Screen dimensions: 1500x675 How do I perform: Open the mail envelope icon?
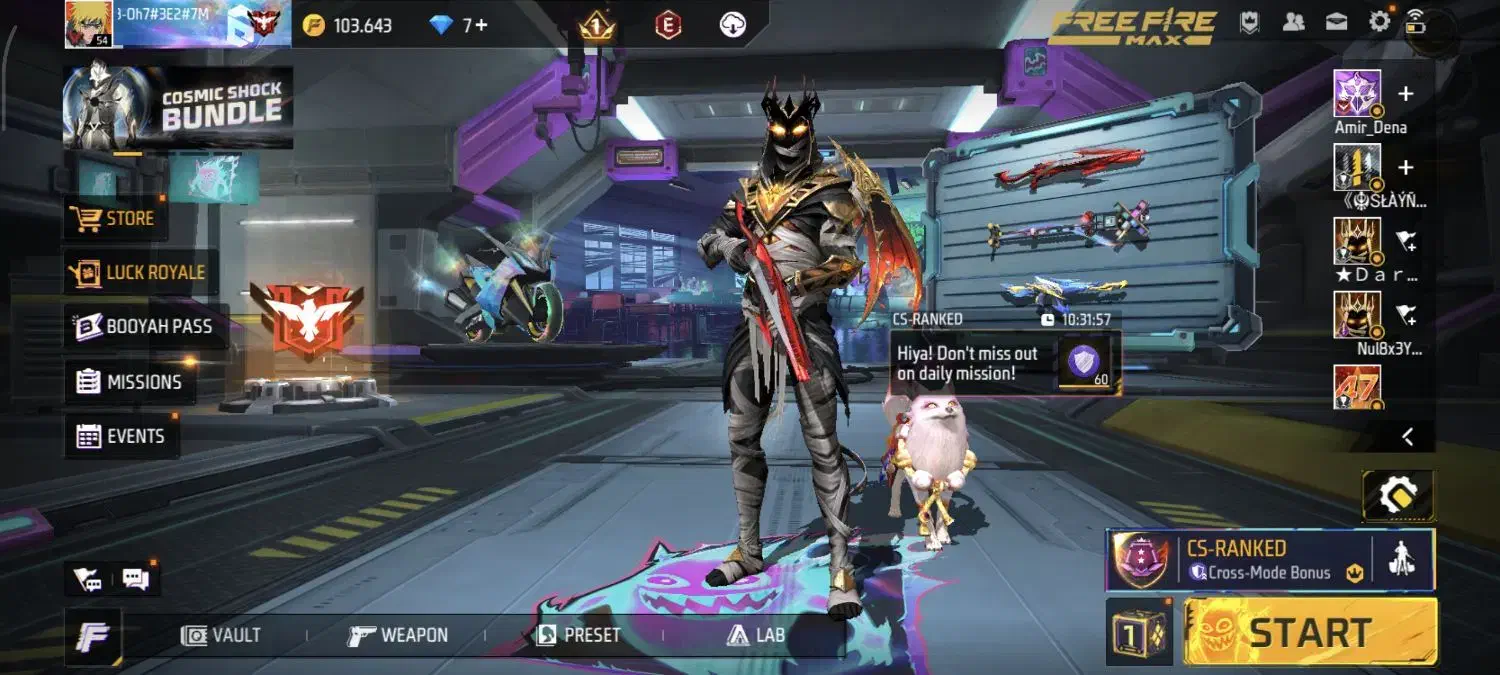point(1336,22)
